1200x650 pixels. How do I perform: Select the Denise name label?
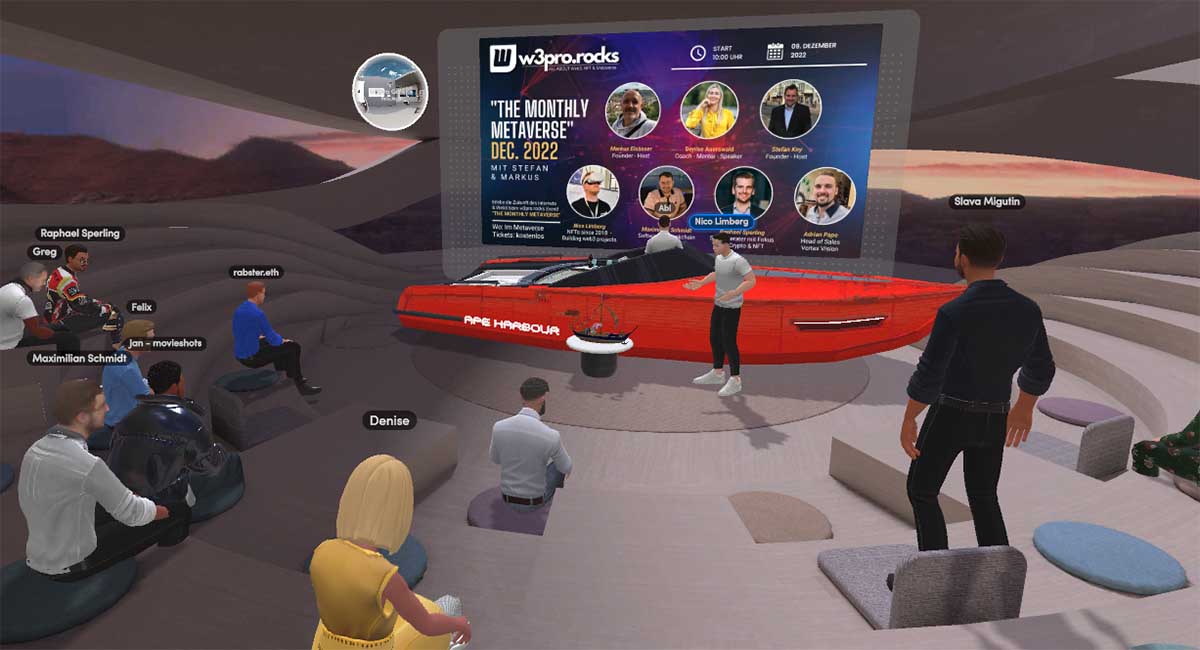click(x=389, y=421)
